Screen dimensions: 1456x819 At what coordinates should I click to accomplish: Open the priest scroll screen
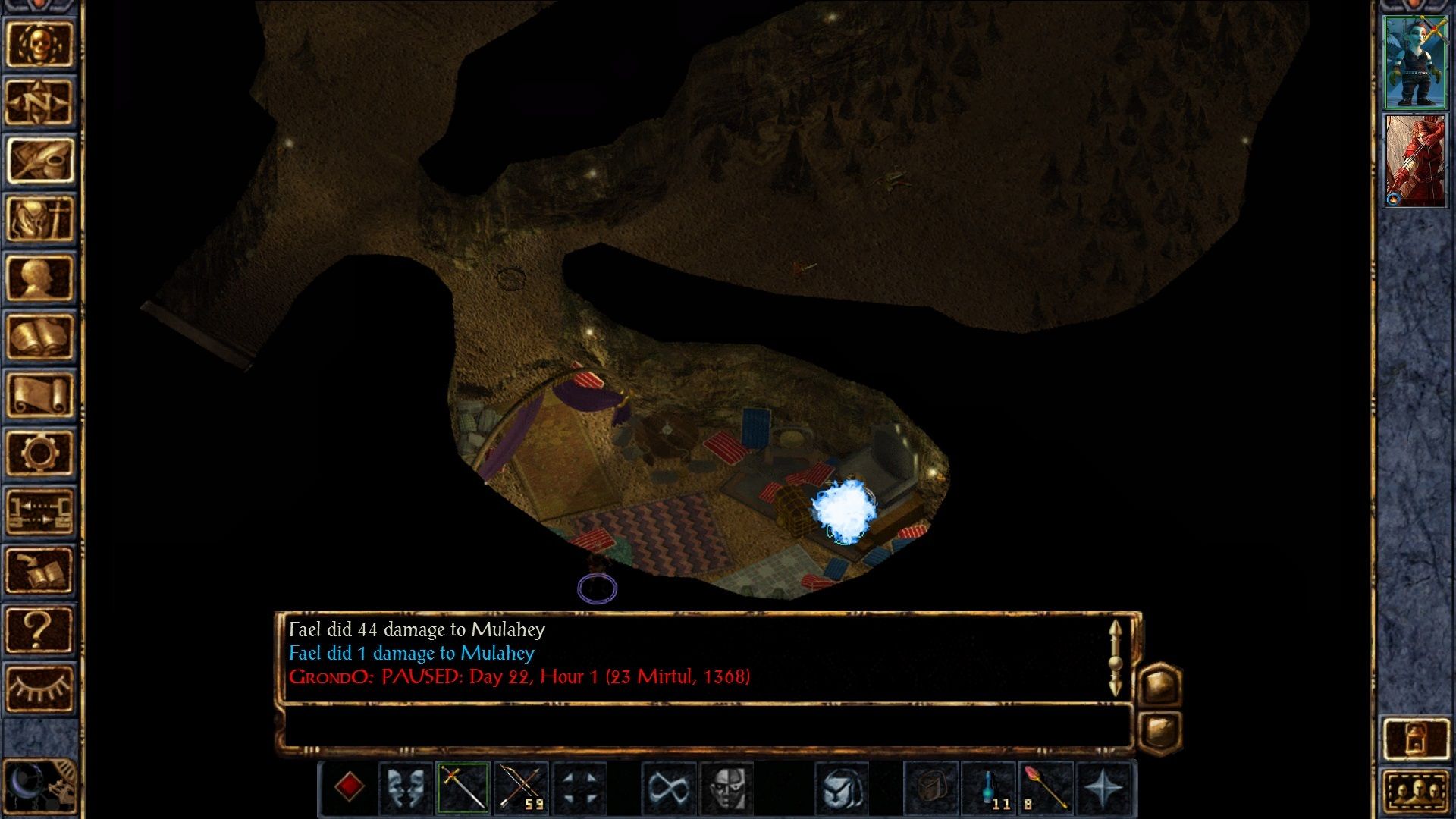tap(39, 395)
